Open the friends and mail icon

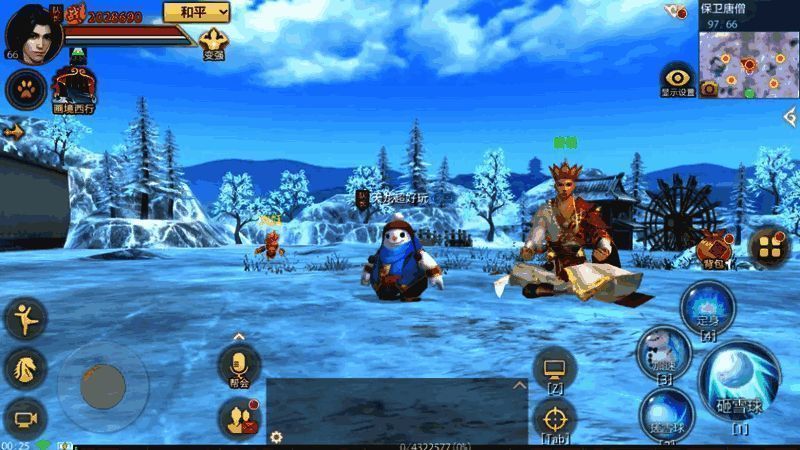tap(239, 418)
